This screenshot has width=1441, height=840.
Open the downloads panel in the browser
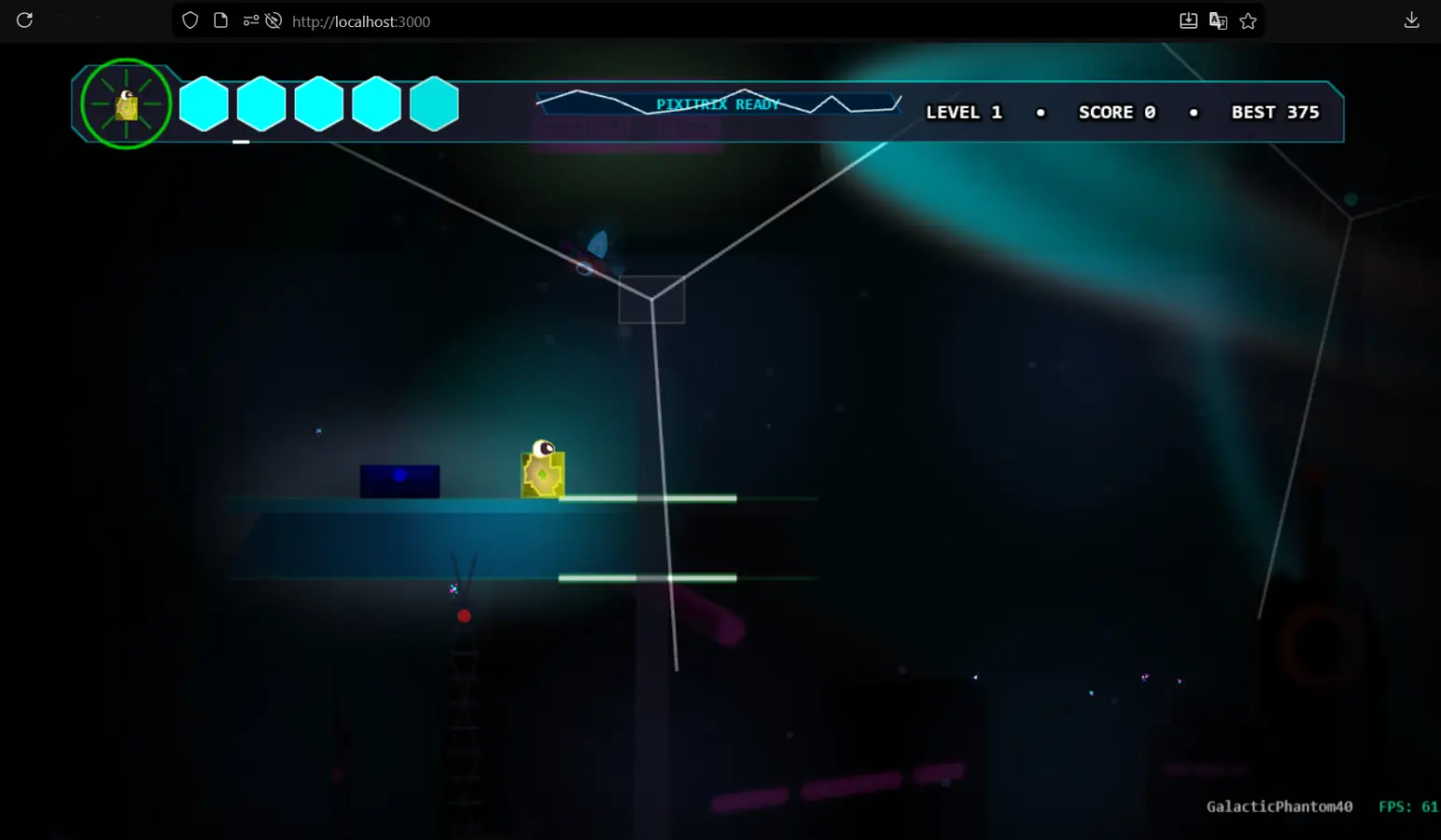point(1413,19)
